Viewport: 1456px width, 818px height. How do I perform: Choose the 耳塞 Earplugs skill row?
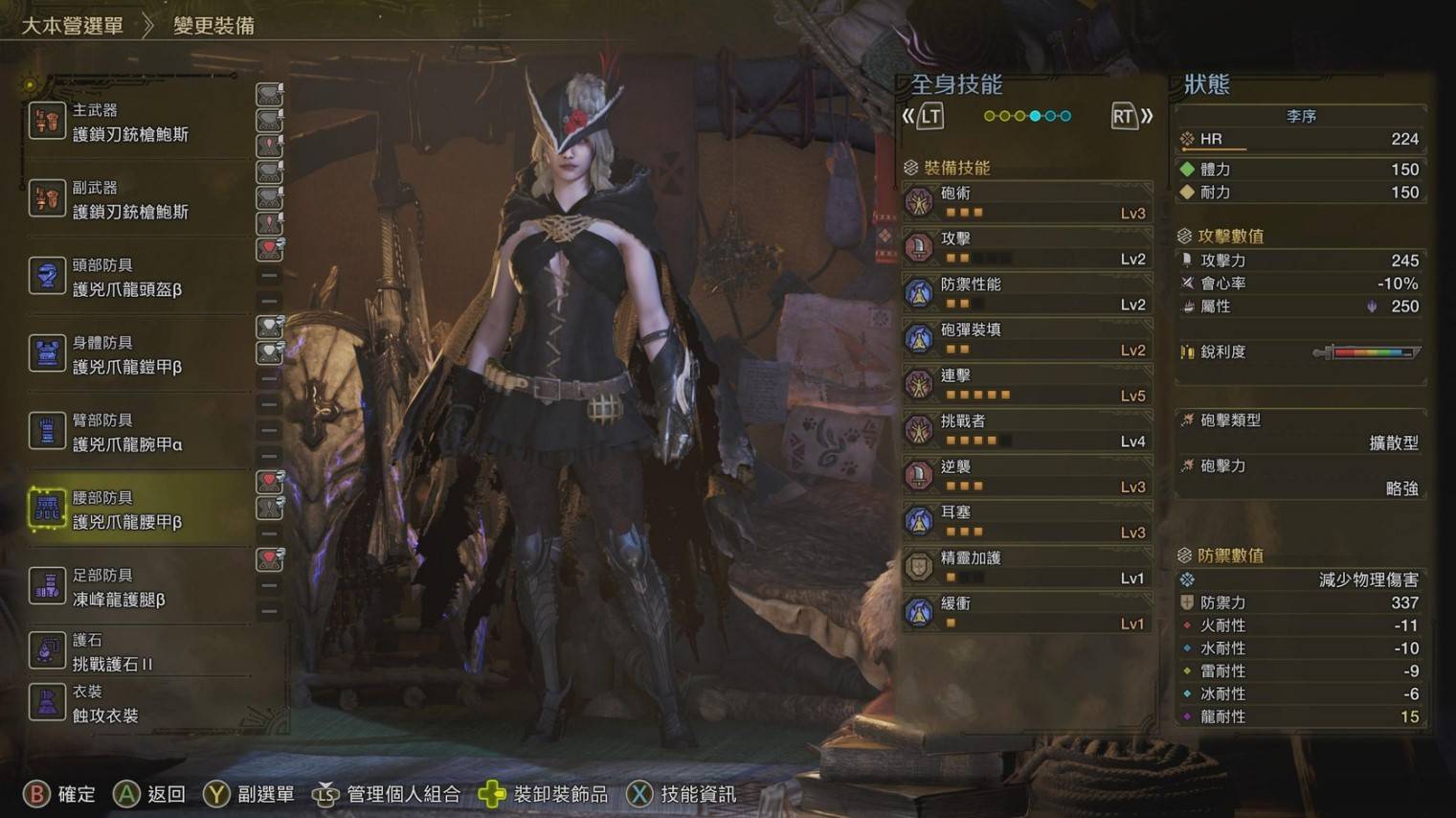point(1026,522)
